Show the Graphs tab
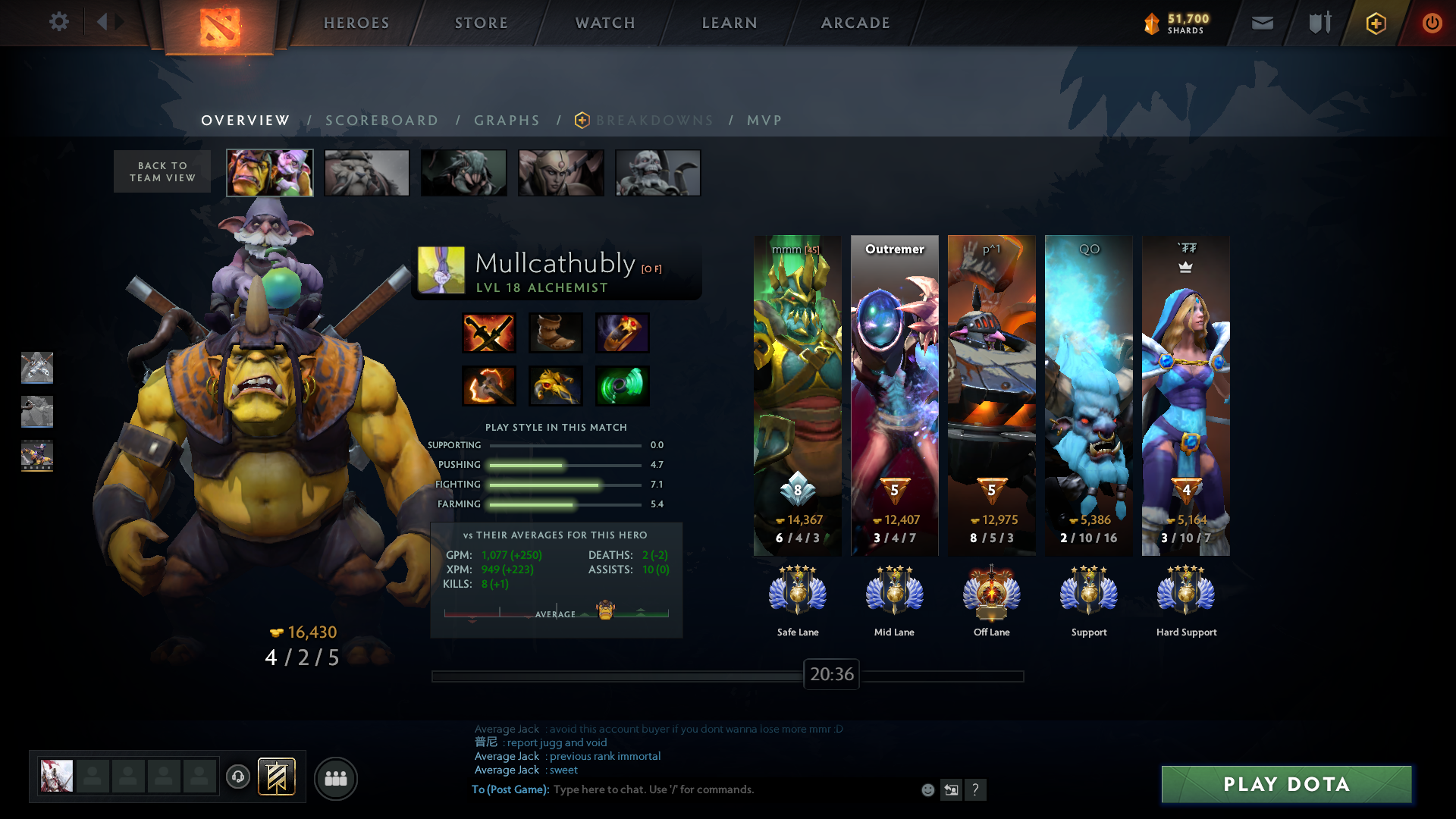Screen dimensions: 1456x819 507,121
